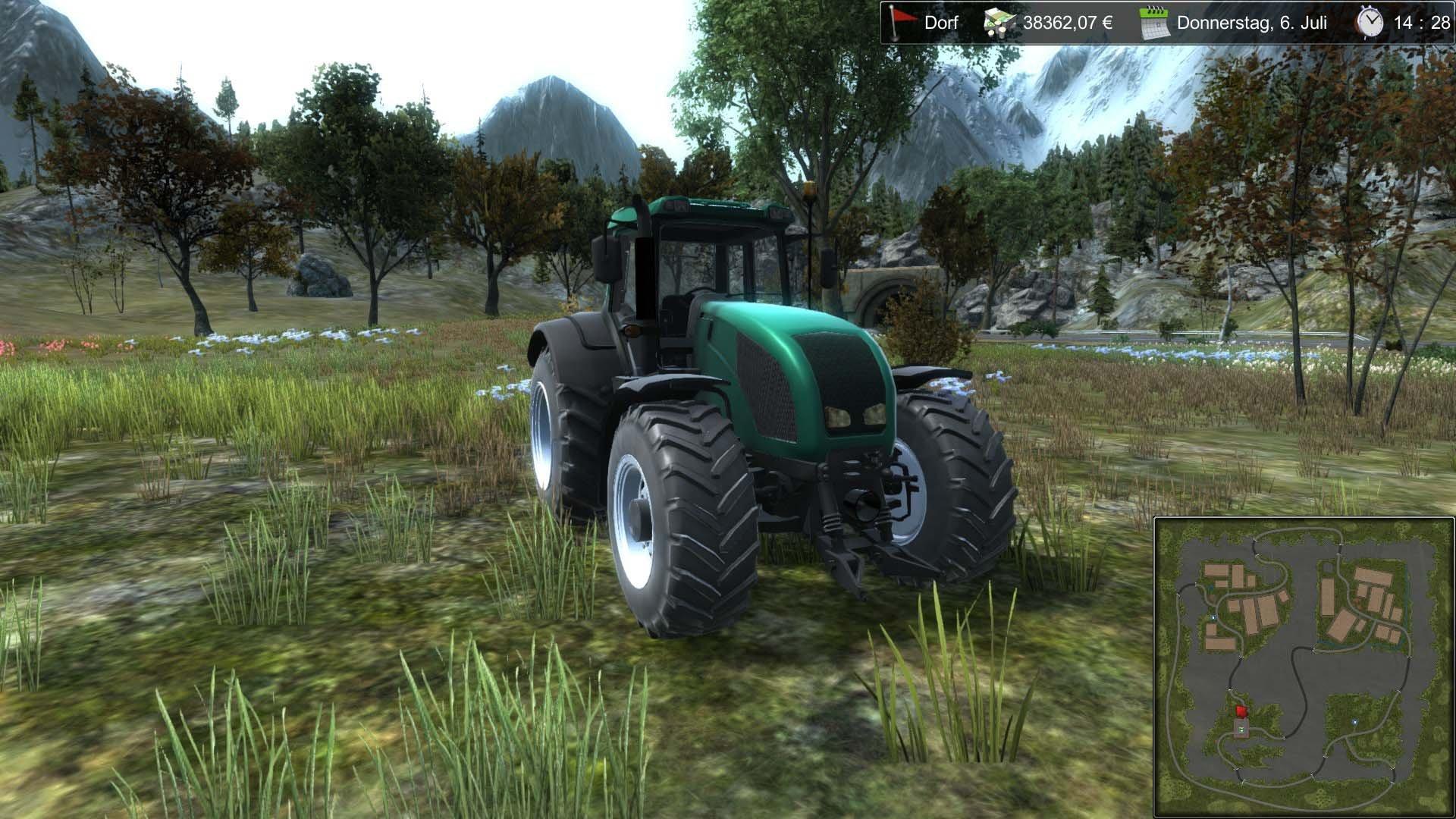The width and height of the screenshot is (1456, 819).
Task: Click the money stack icon near balance
Action: [x=999, y=23]
